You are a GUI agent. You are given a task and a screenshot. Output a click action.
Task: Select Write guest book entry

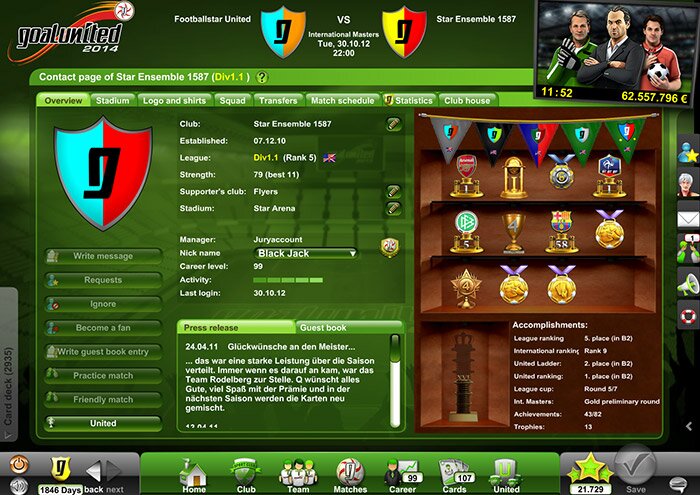pos(102,352)
